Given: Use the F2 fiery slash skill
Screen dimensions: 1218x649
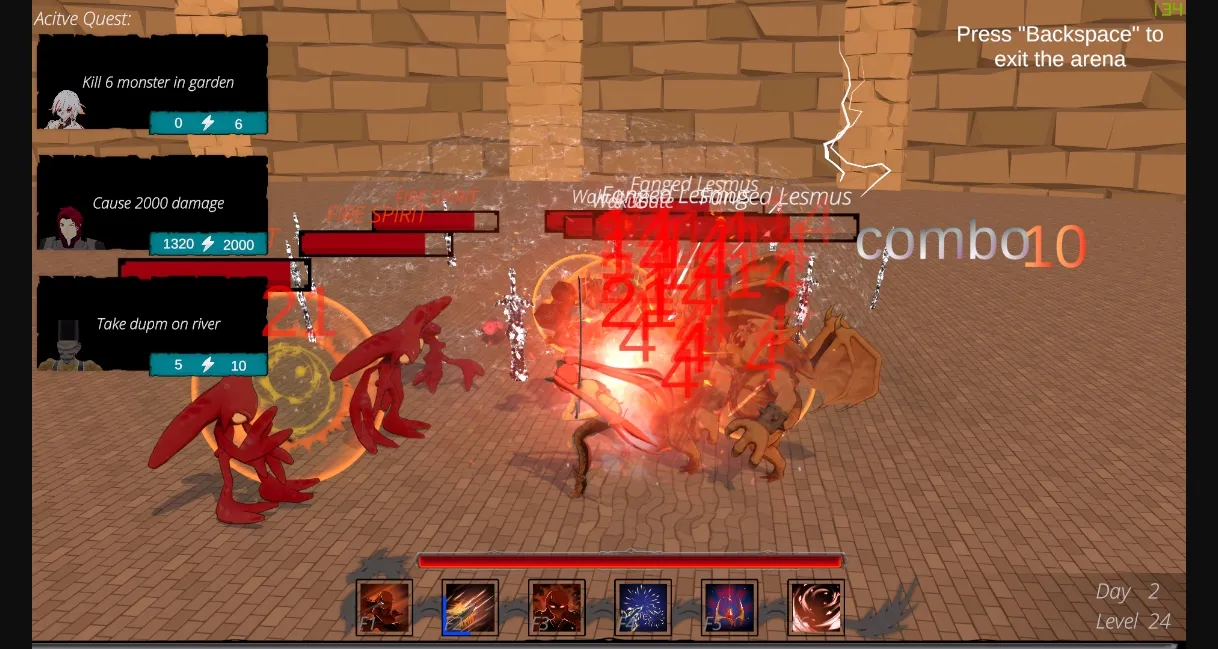Looking at the screenshot, I should (x=470, y=607).
